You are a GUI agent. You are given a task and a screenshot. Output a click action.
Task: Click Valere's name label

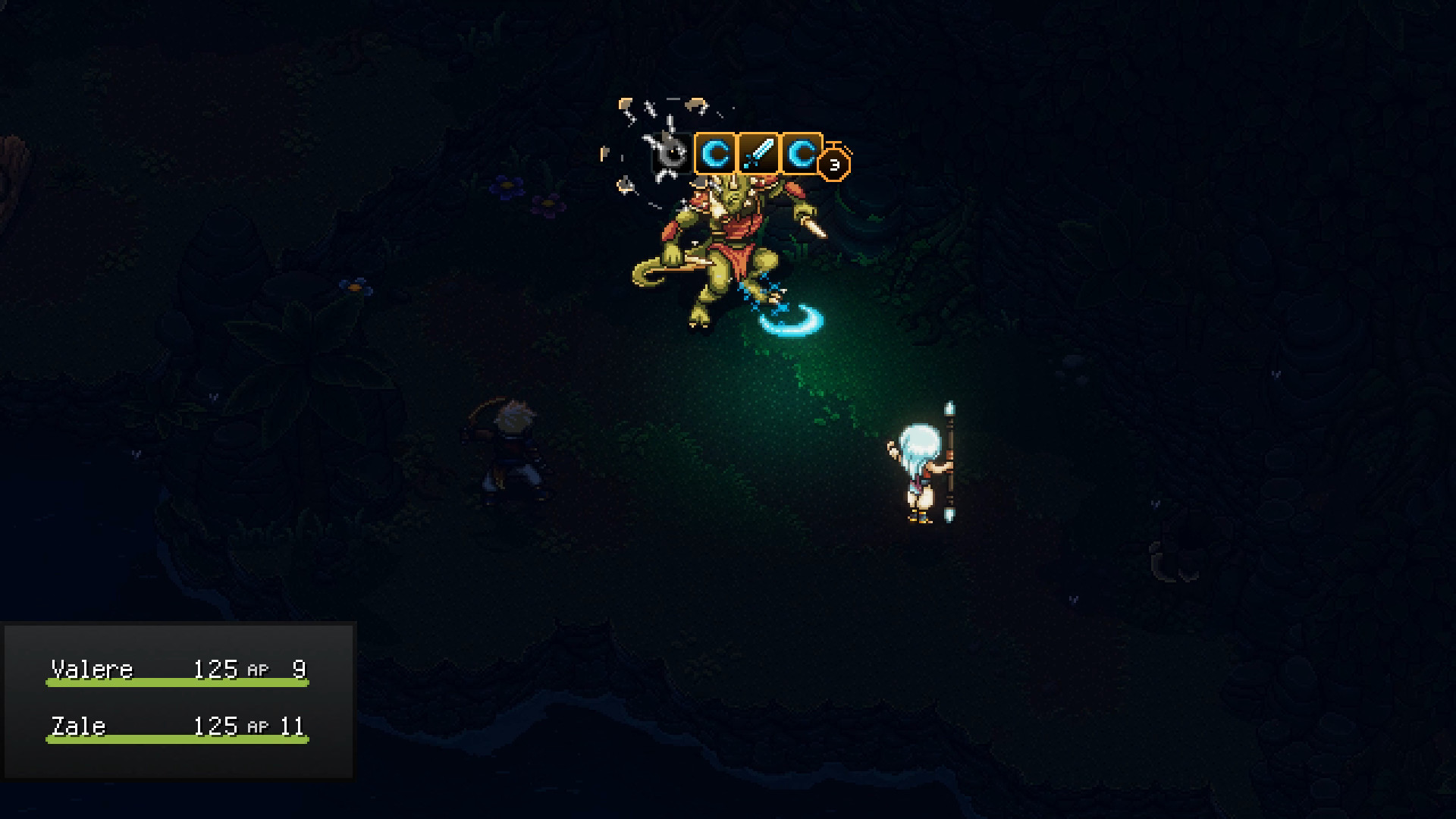(x=93, y=668)
